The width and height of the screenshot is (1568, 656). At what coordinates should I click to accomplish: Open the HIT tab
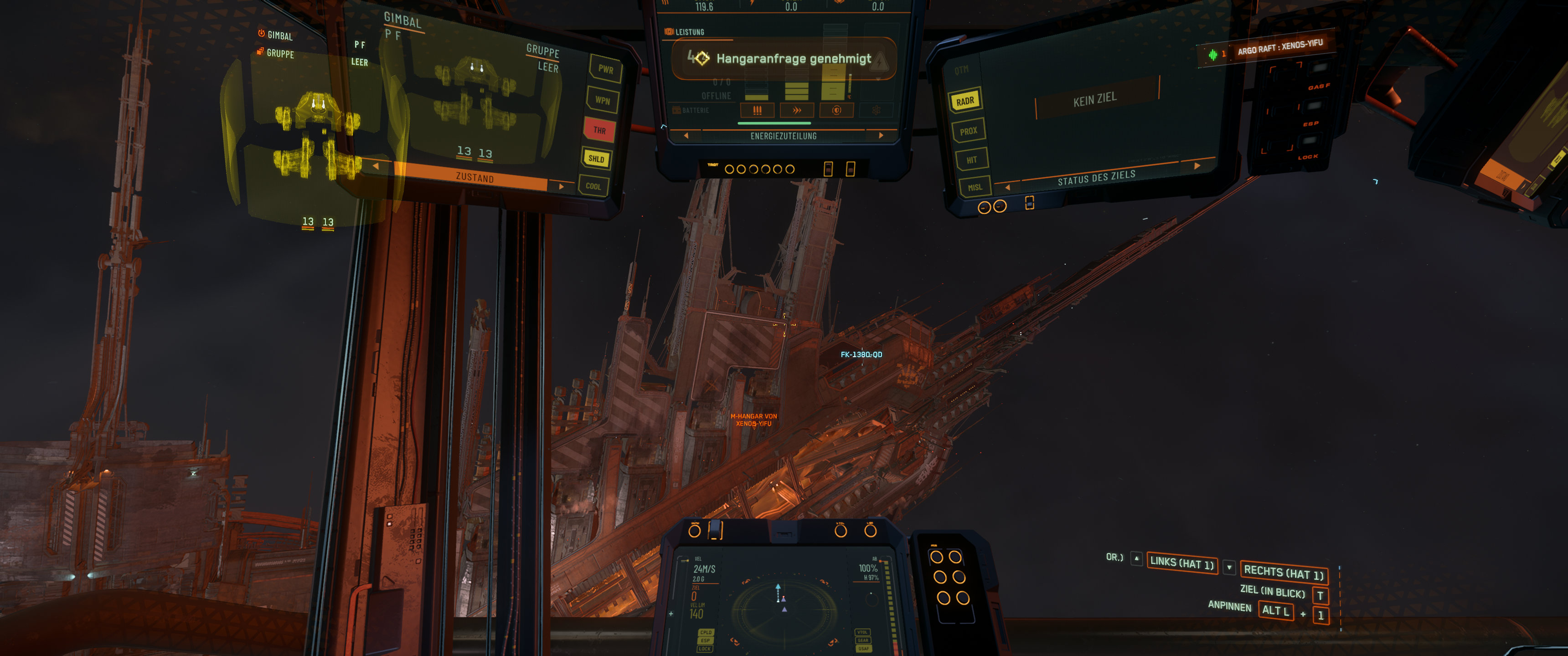click(971, 160)
